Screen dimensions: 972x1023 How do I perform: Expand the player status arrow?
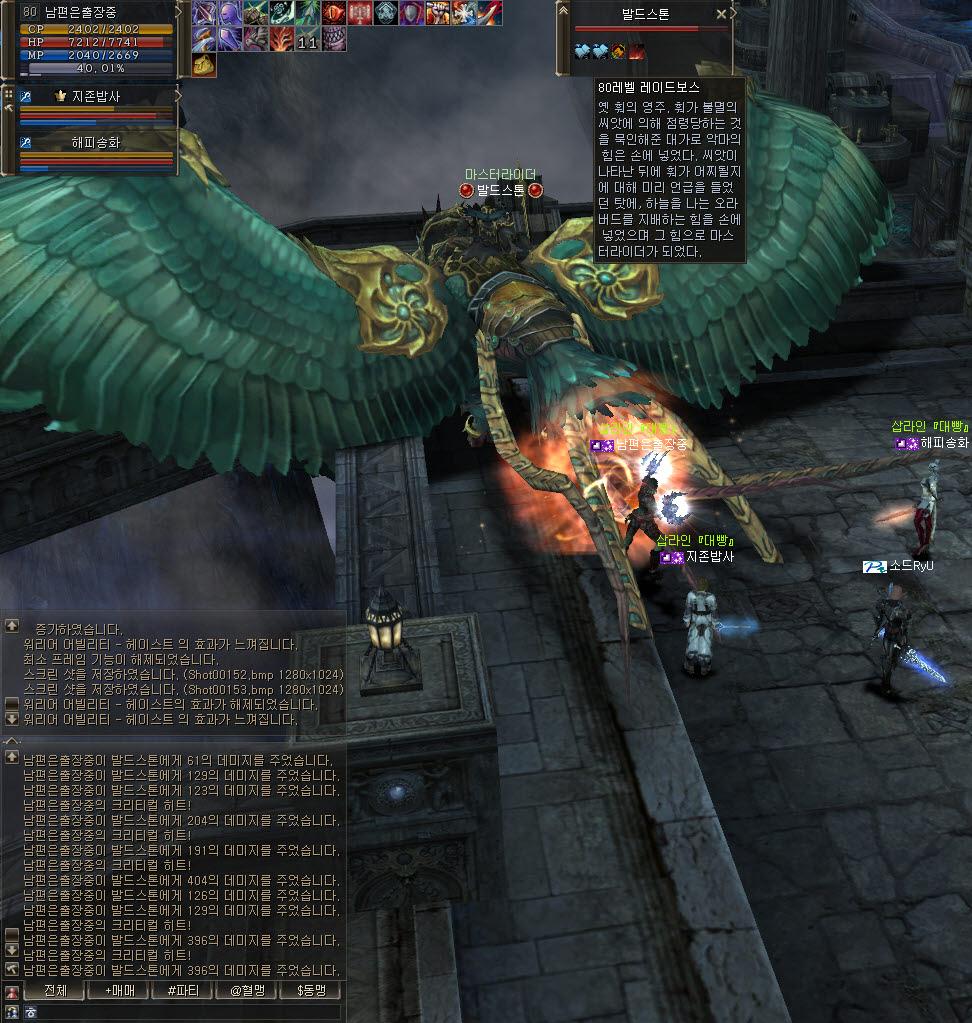pos(179,12)
